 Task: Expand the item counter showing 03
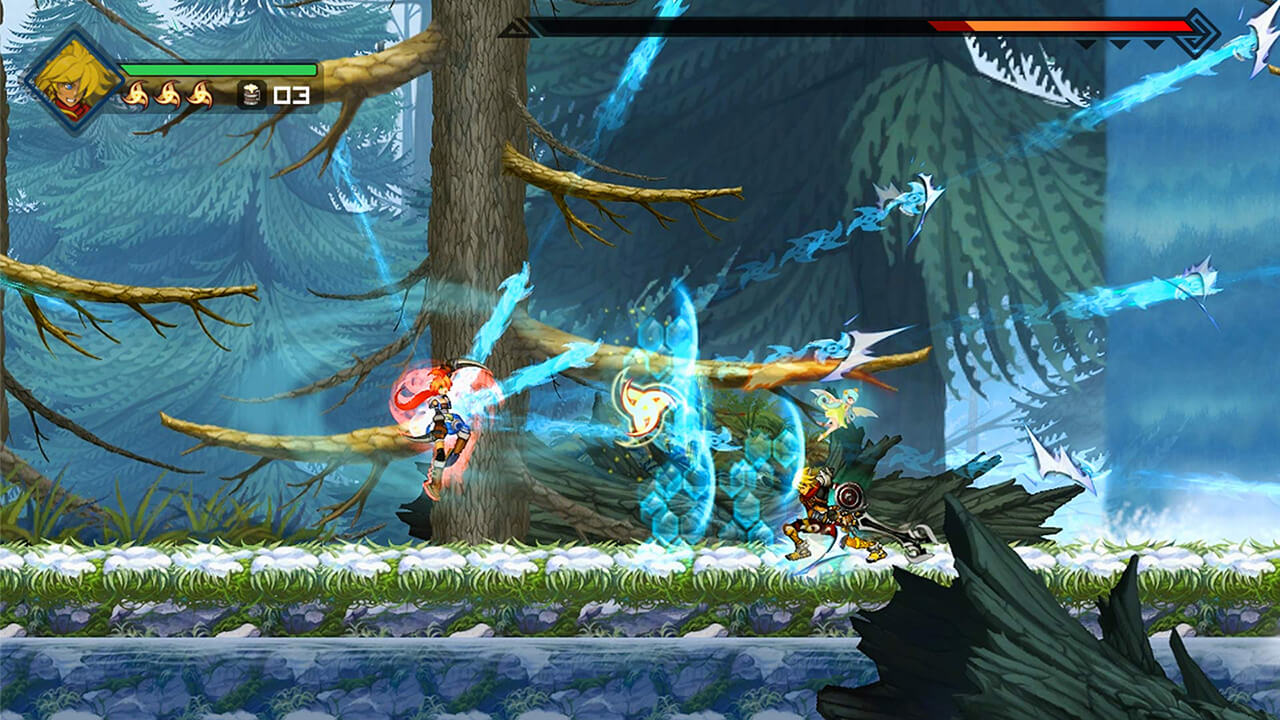(290, 96)
